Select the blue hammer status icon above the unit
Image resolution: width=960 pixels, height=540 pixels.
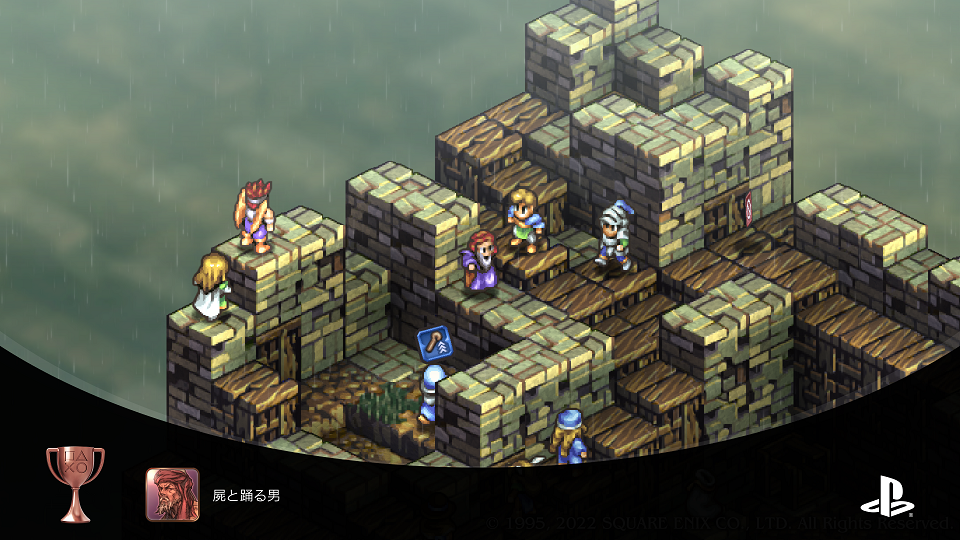(x=435, y=345)
